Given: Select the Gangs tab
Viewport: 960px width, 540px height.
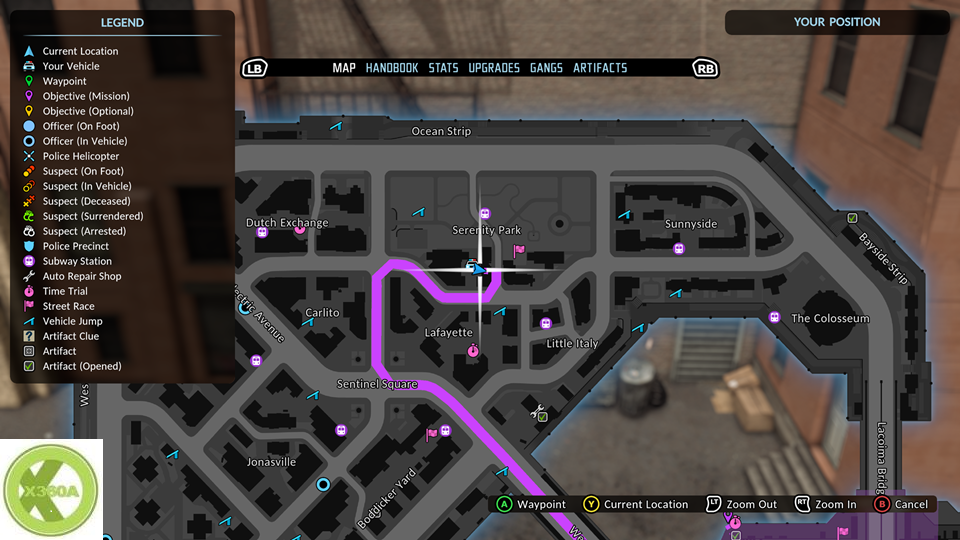Looking at the screenshot, I should (x=546, y=68).
